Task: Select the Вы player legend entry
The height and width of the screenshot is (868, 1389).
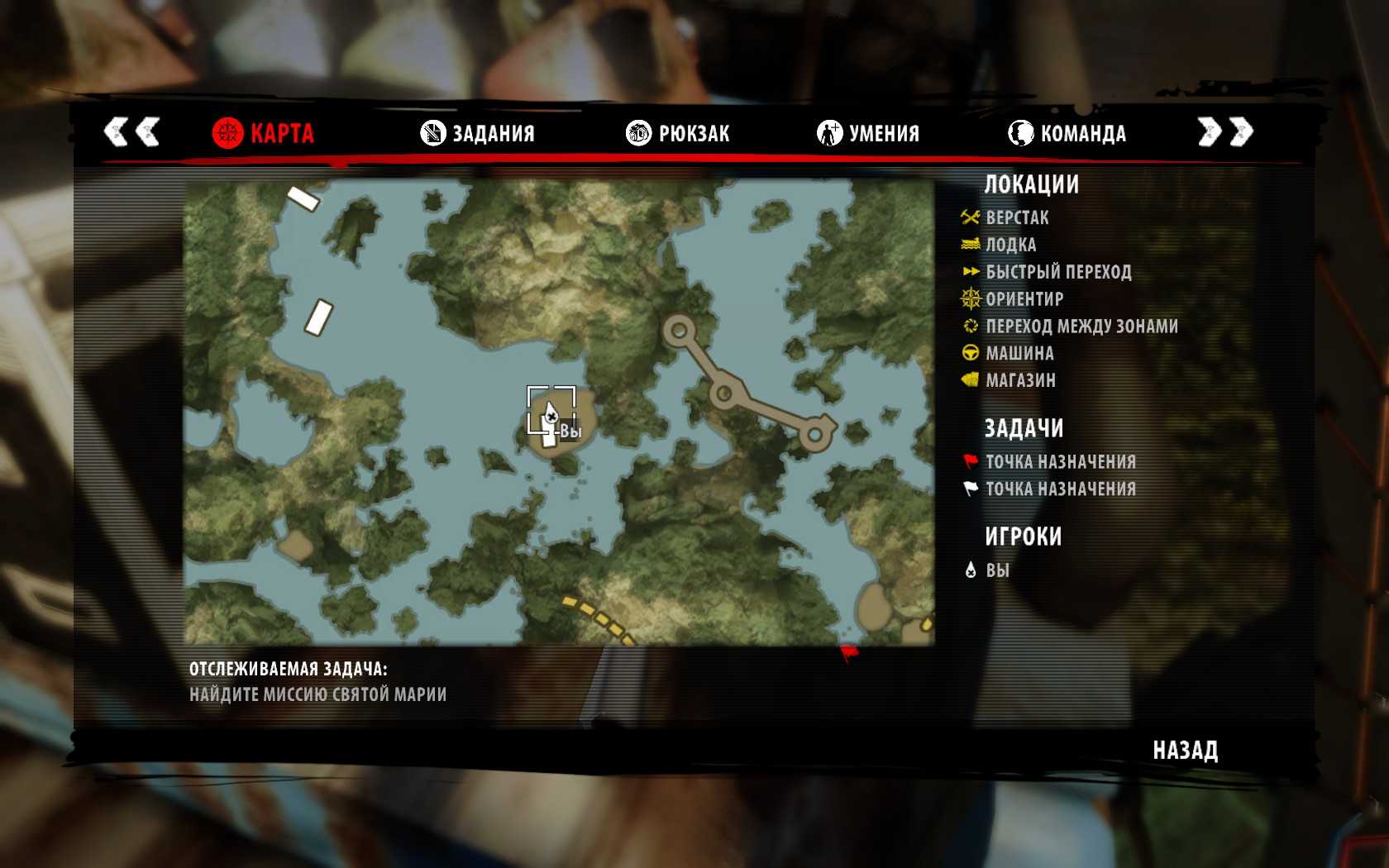Action: pos(997,570)
